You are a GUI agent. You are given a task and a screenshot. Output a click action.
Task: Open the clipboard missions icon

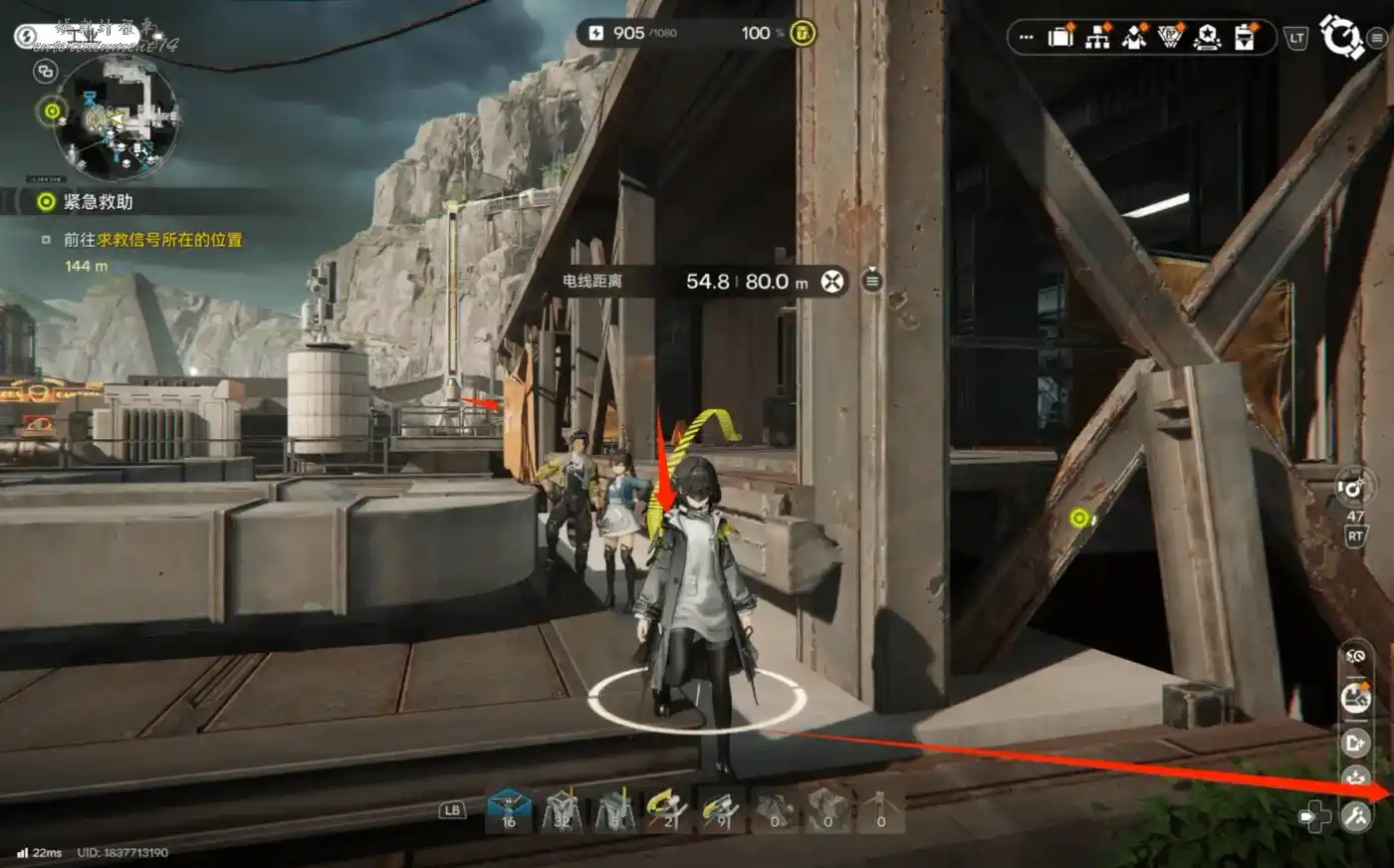pos(1245,38)
